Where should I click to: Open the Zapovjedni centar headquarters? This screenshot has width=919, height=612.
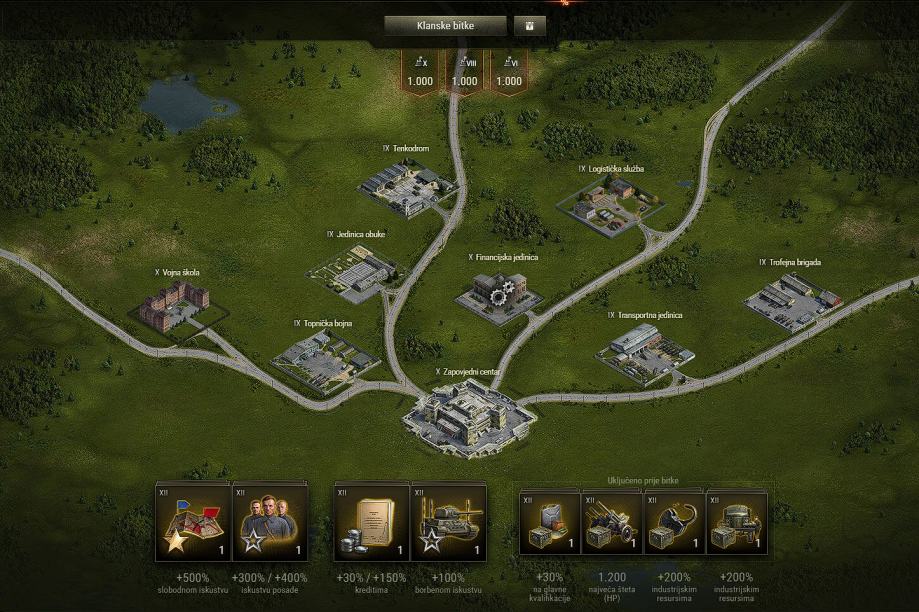pyautogui.click(x=468, y=415)
